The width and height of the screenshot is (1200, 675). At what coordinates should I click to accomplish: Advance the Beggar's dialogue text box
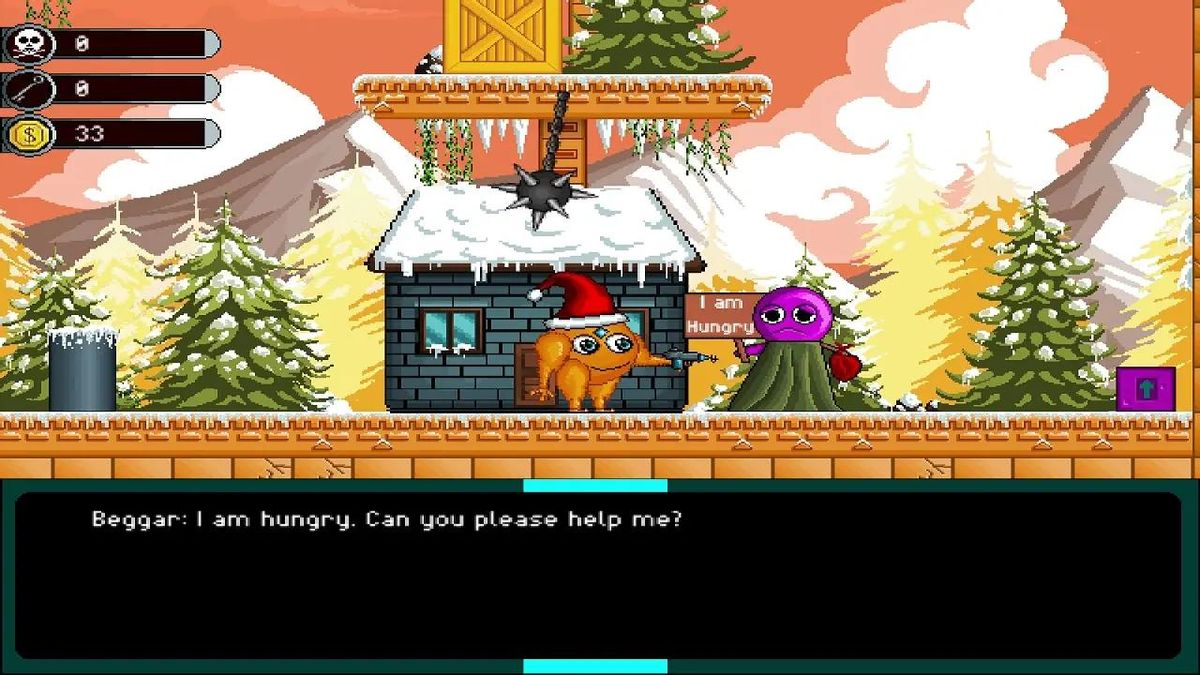[598, 575]
